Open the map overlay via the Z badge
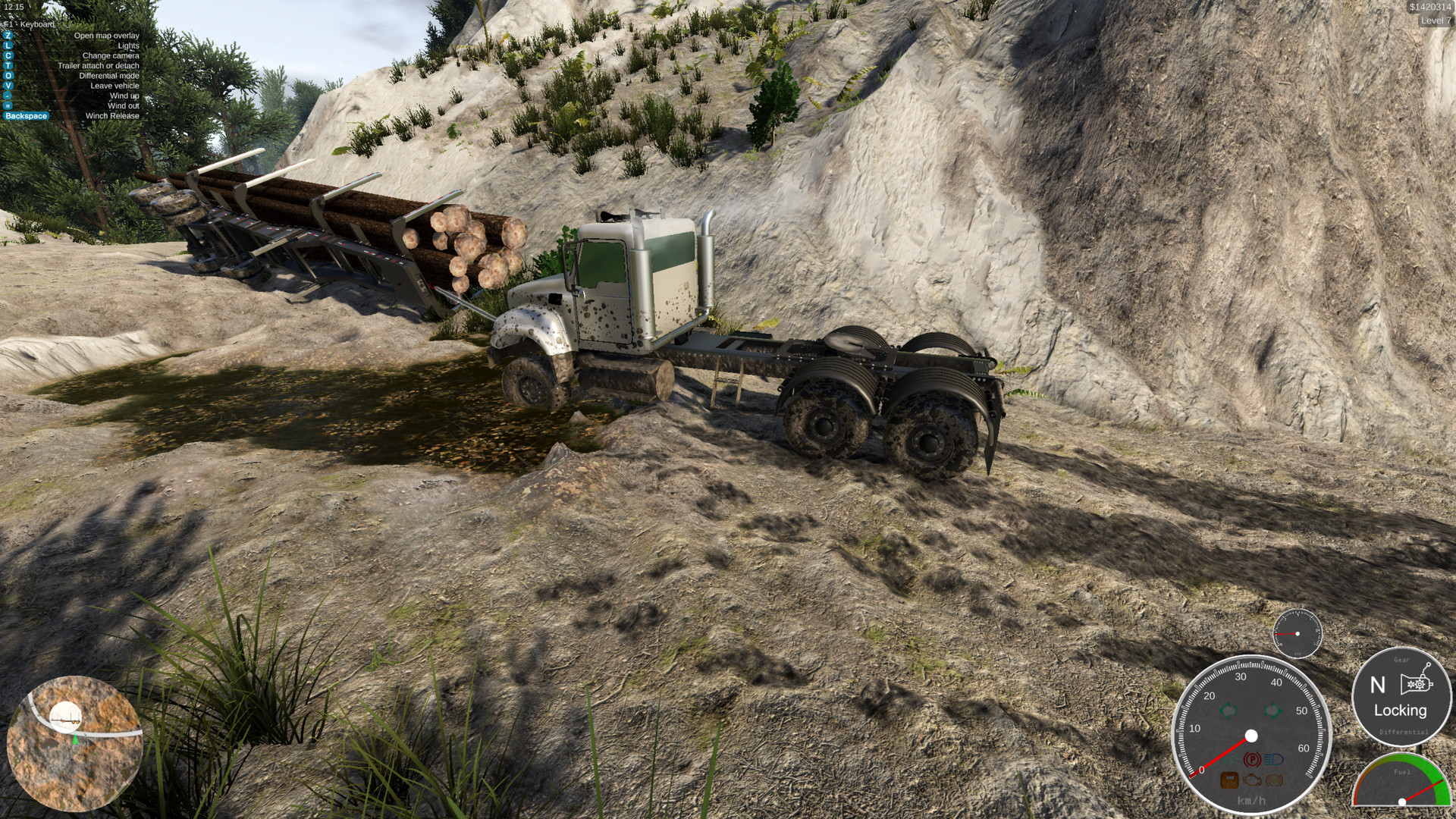 tap(8, 35)
